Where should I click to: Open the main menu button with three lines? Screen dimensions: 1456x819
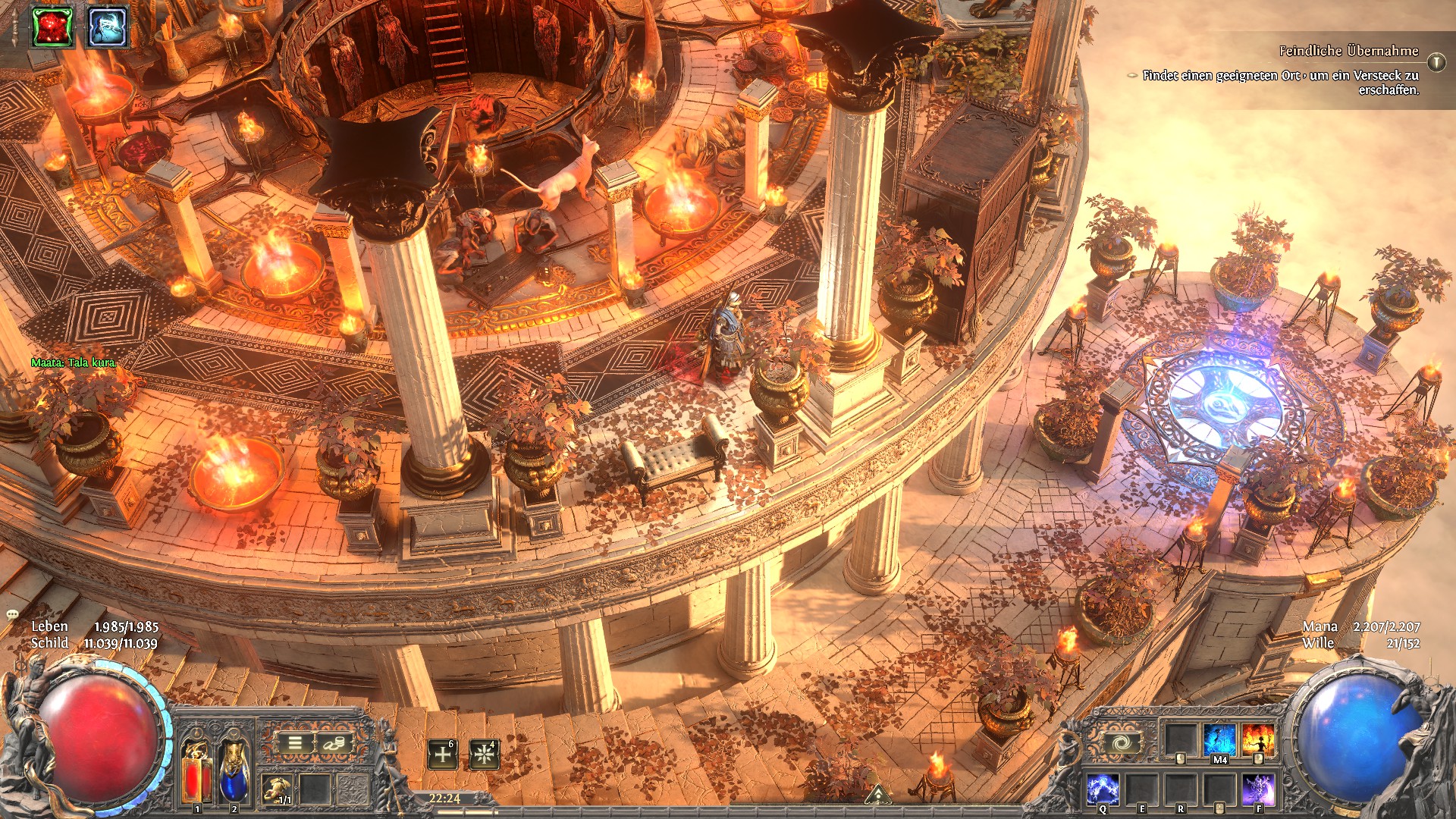(295, 743)
